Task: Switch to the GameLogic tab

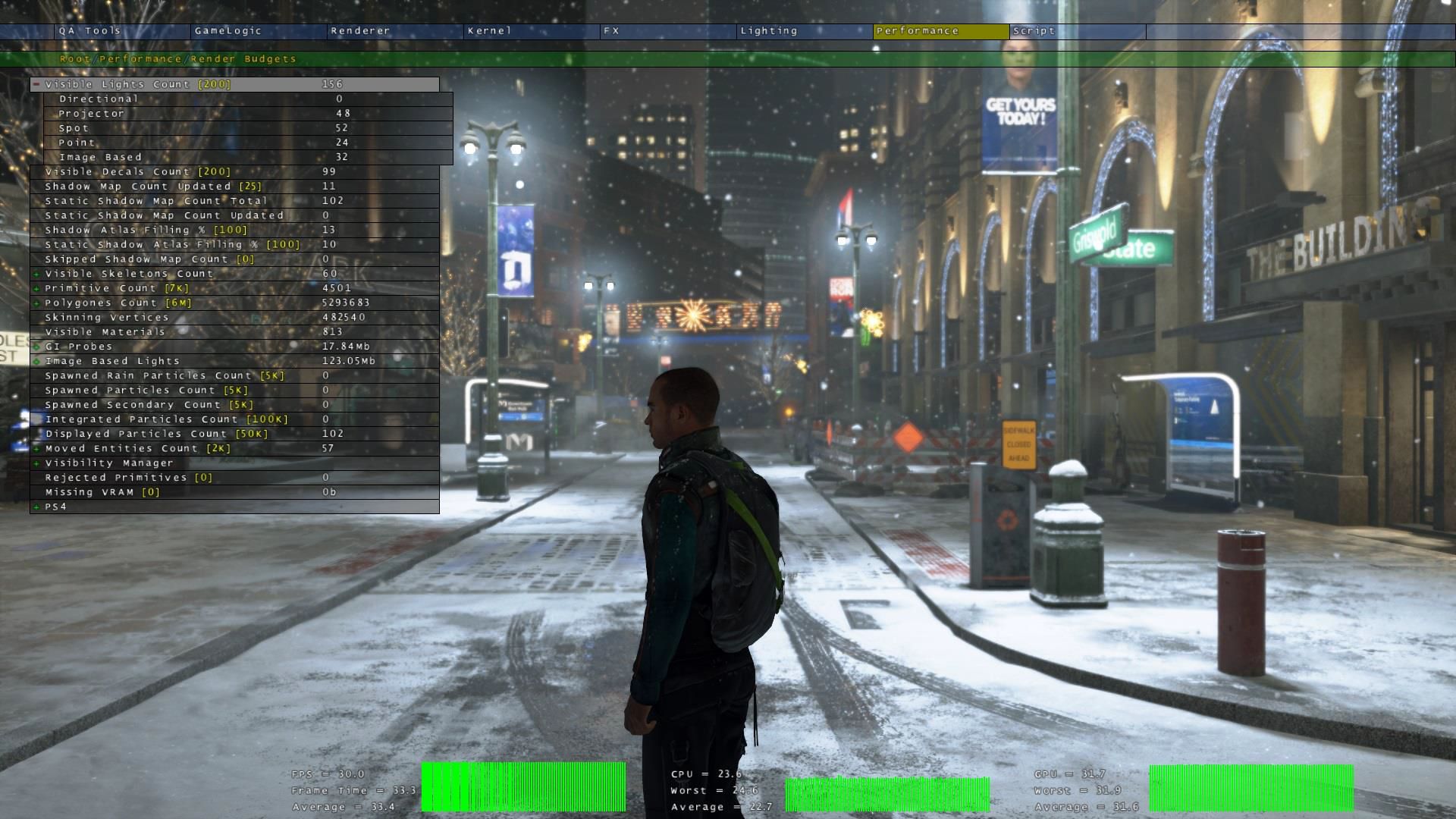Action: point(228,31)
